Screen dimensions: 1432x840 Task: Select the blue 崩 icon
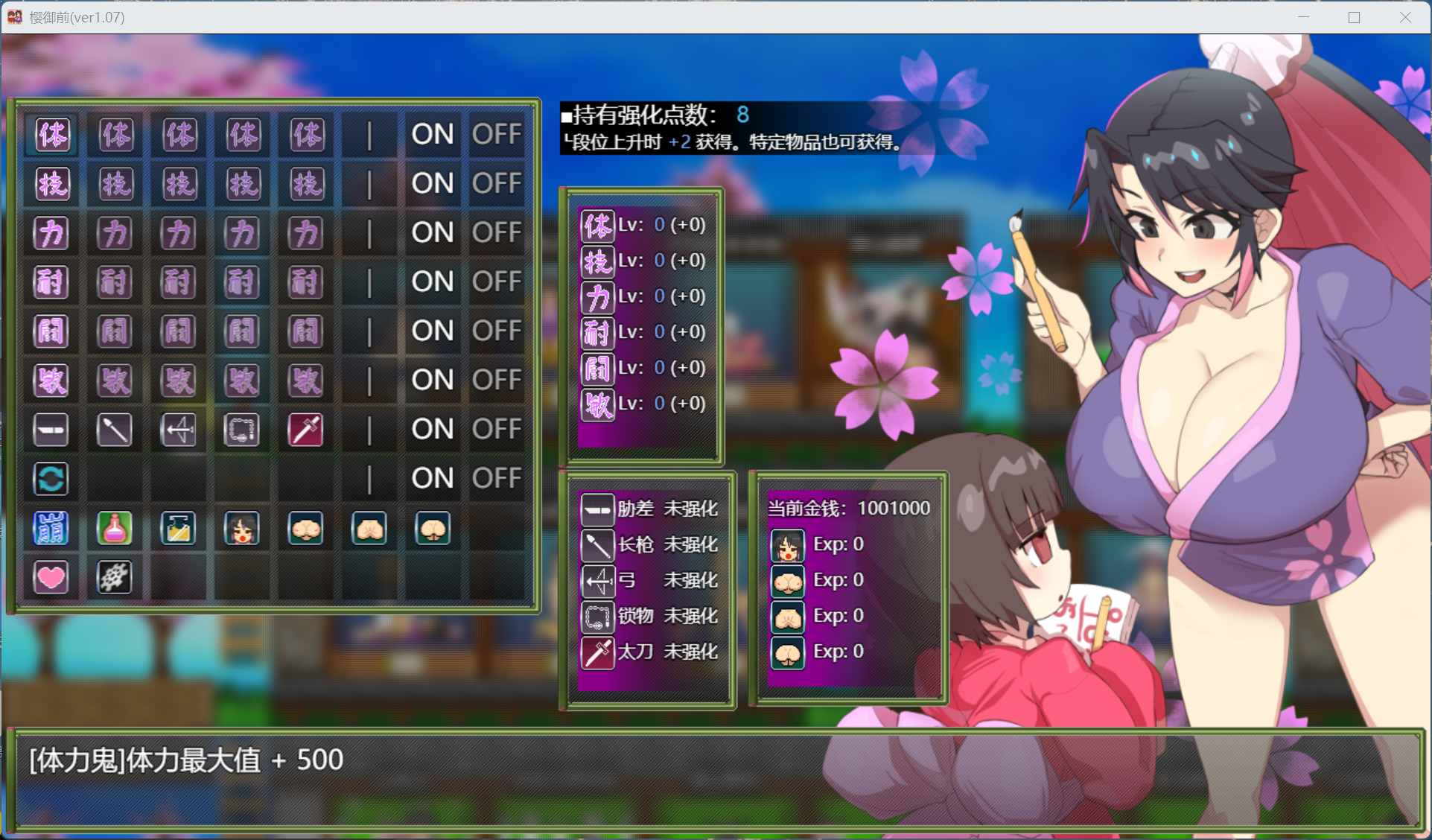51,528
